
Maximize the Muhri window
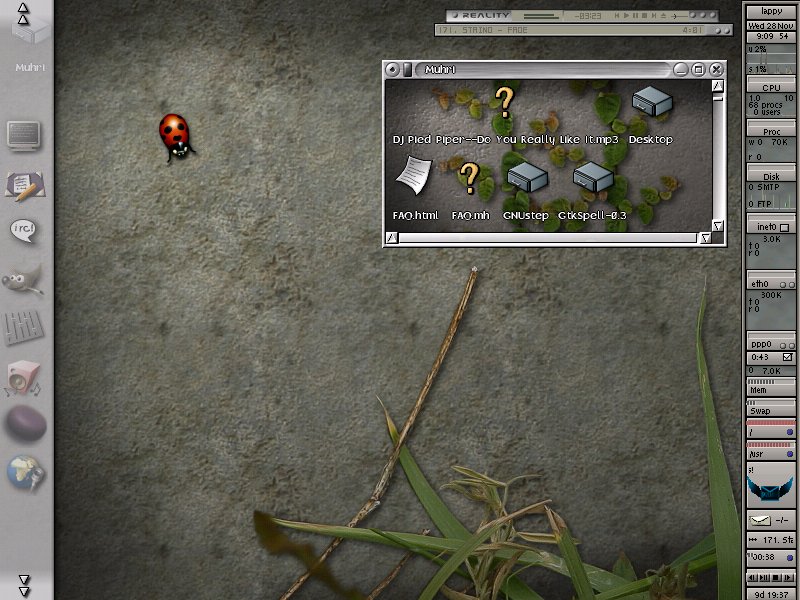[x=698, y=69]
